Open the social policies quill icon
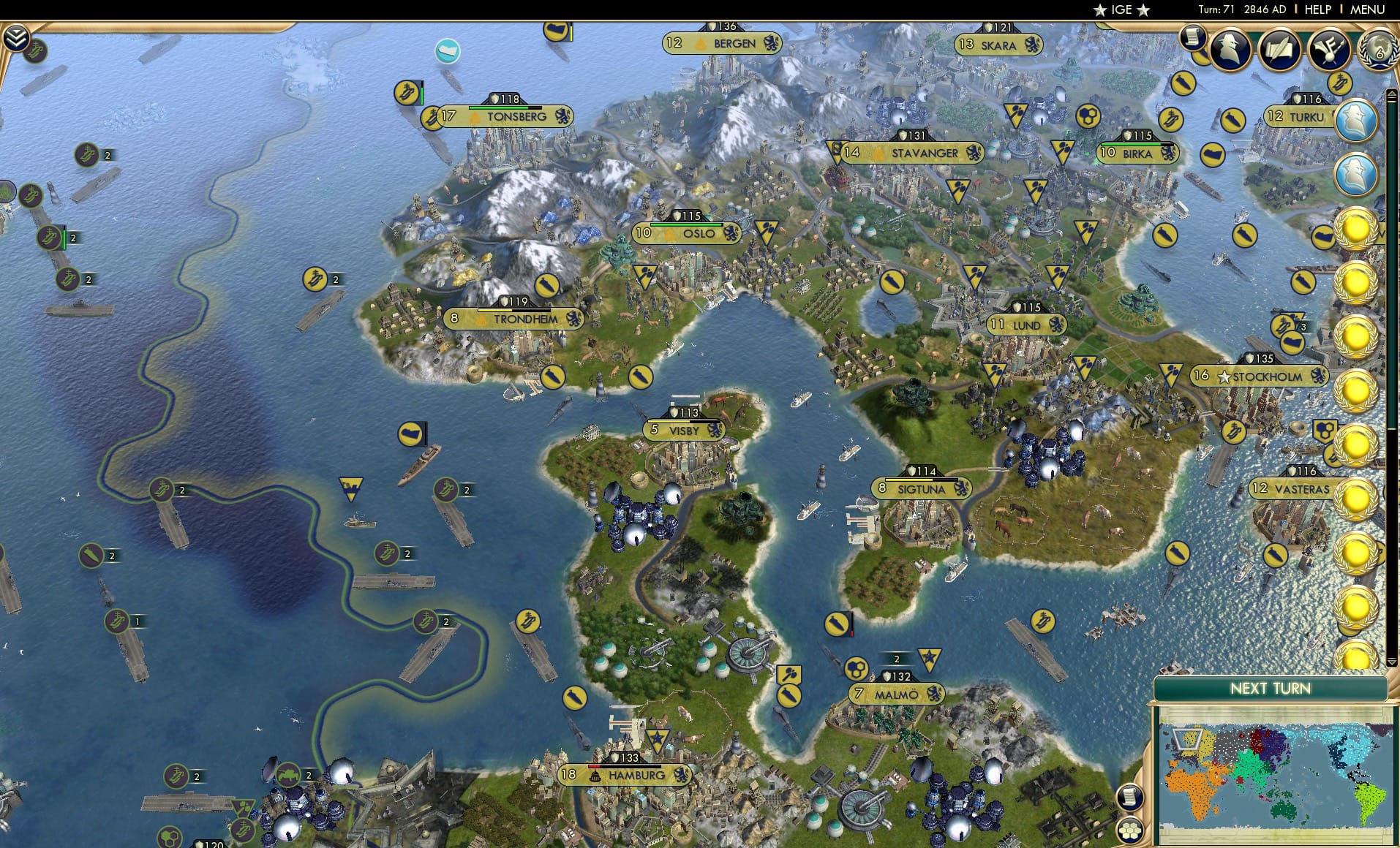The width and height of the screenshot is (1400, 848). (x=1279, y=50)
